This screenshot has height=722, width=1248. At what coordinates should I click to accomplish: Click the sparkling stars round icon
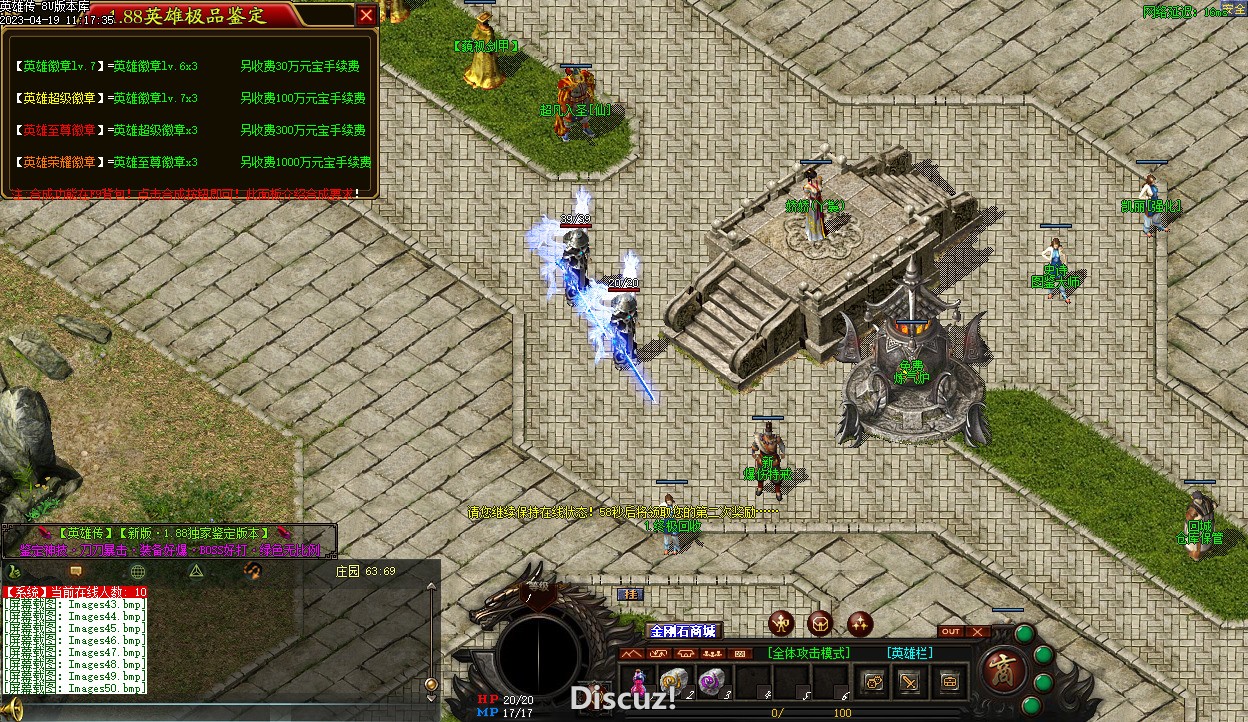860,624
